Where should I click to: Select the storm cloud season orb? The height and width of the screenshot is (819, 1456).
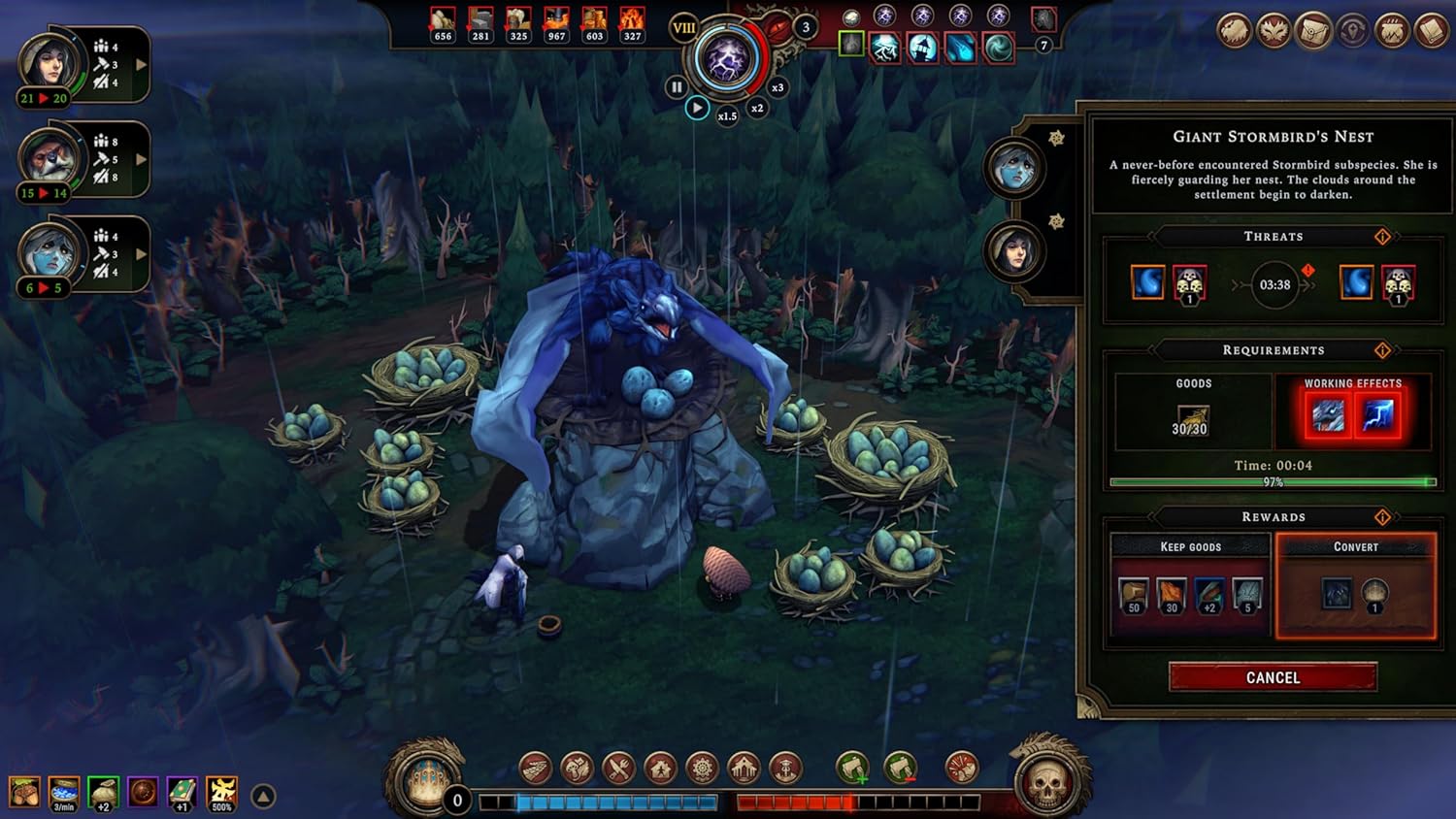point(726,60)
